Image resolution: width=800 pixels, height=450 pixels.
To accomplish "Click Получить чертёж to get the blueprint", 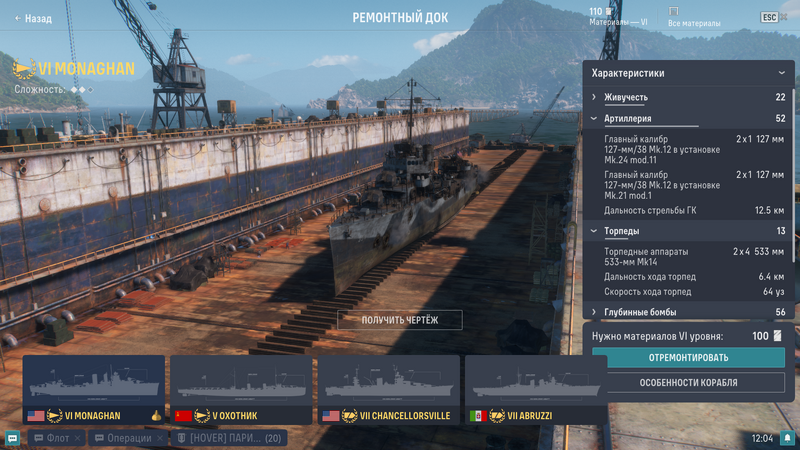I will (x=400, y=319).
